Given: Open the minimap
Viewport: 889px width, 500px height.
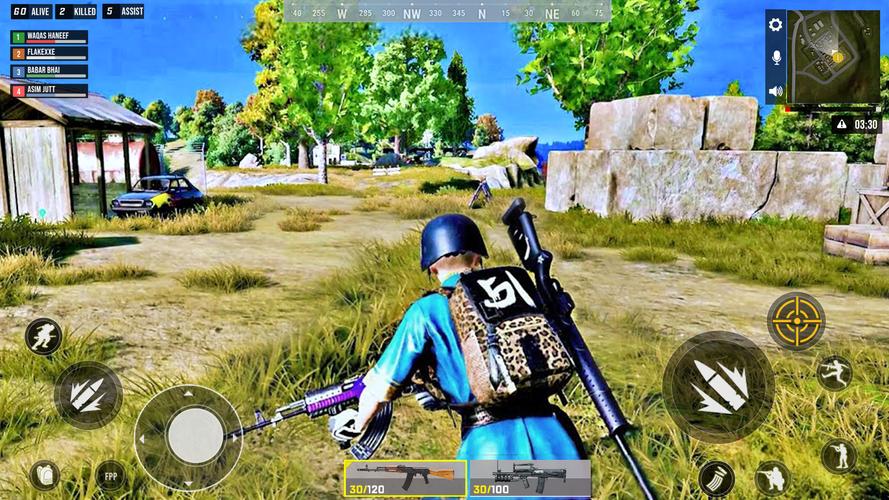Looking at the screenshot, I should click(x=833, y=56).
